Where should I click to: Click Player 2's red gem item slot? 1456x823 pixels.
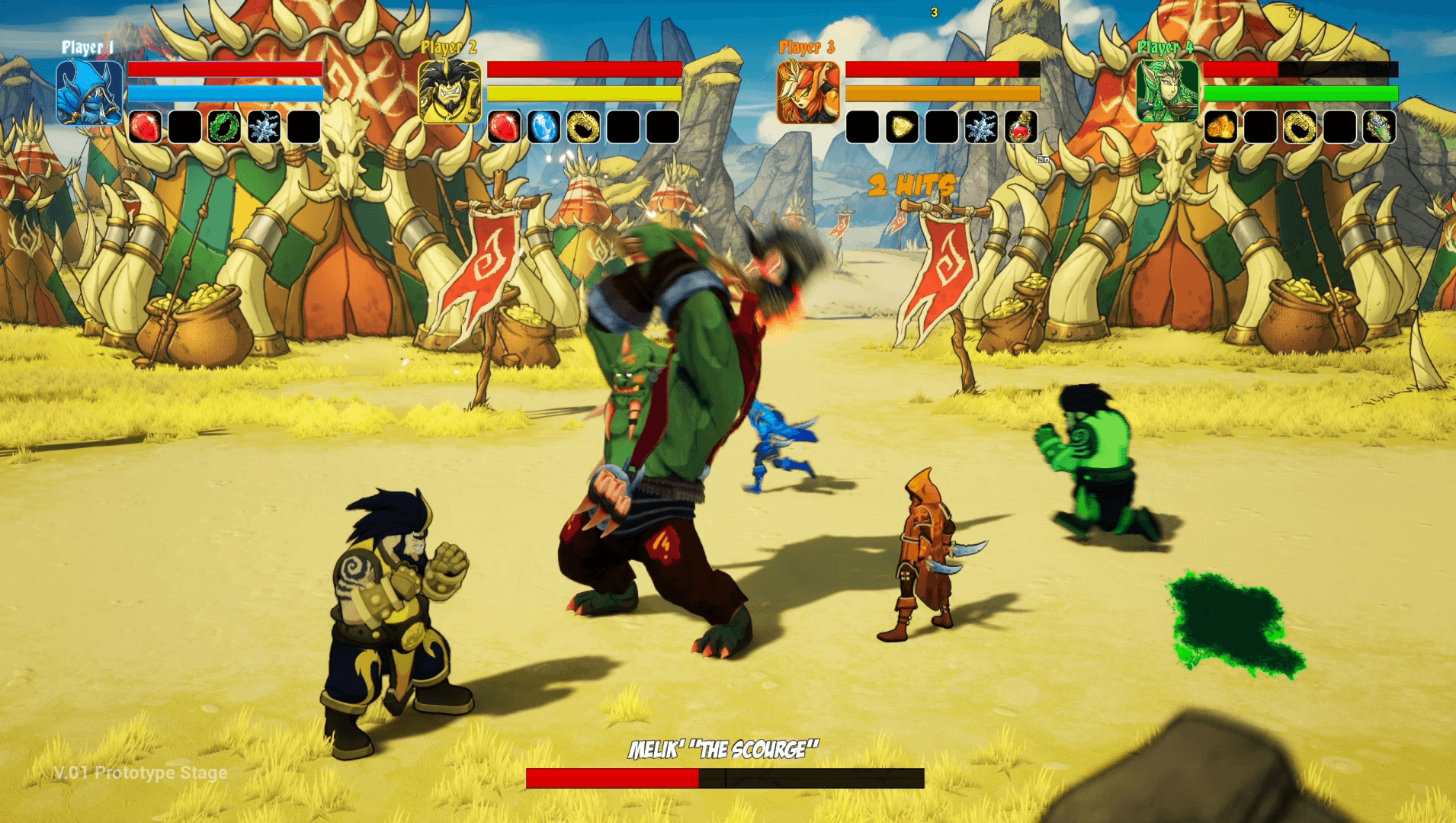tap(504, 127)
